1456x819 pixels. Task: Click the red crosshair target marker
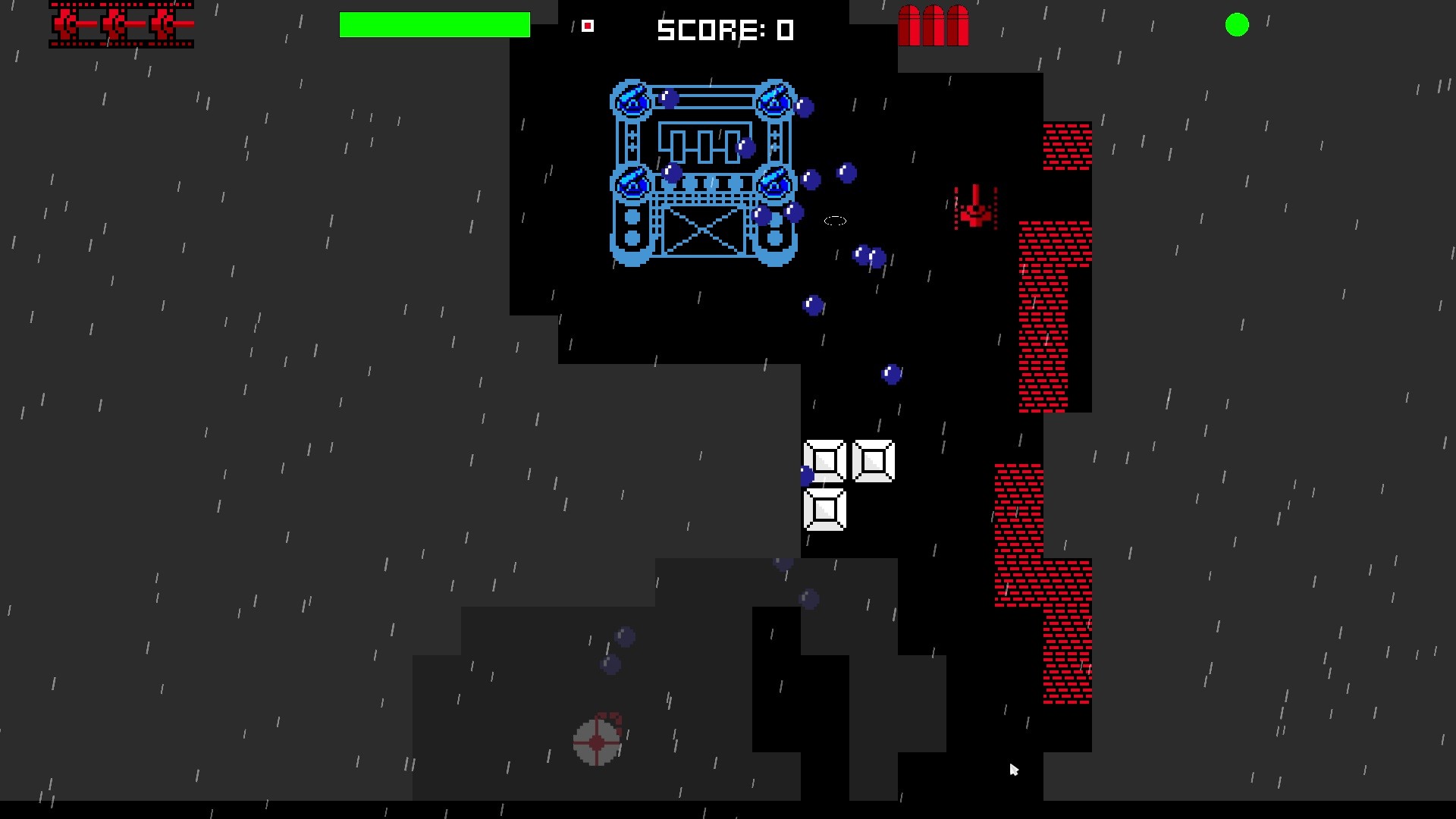[598, 741]
